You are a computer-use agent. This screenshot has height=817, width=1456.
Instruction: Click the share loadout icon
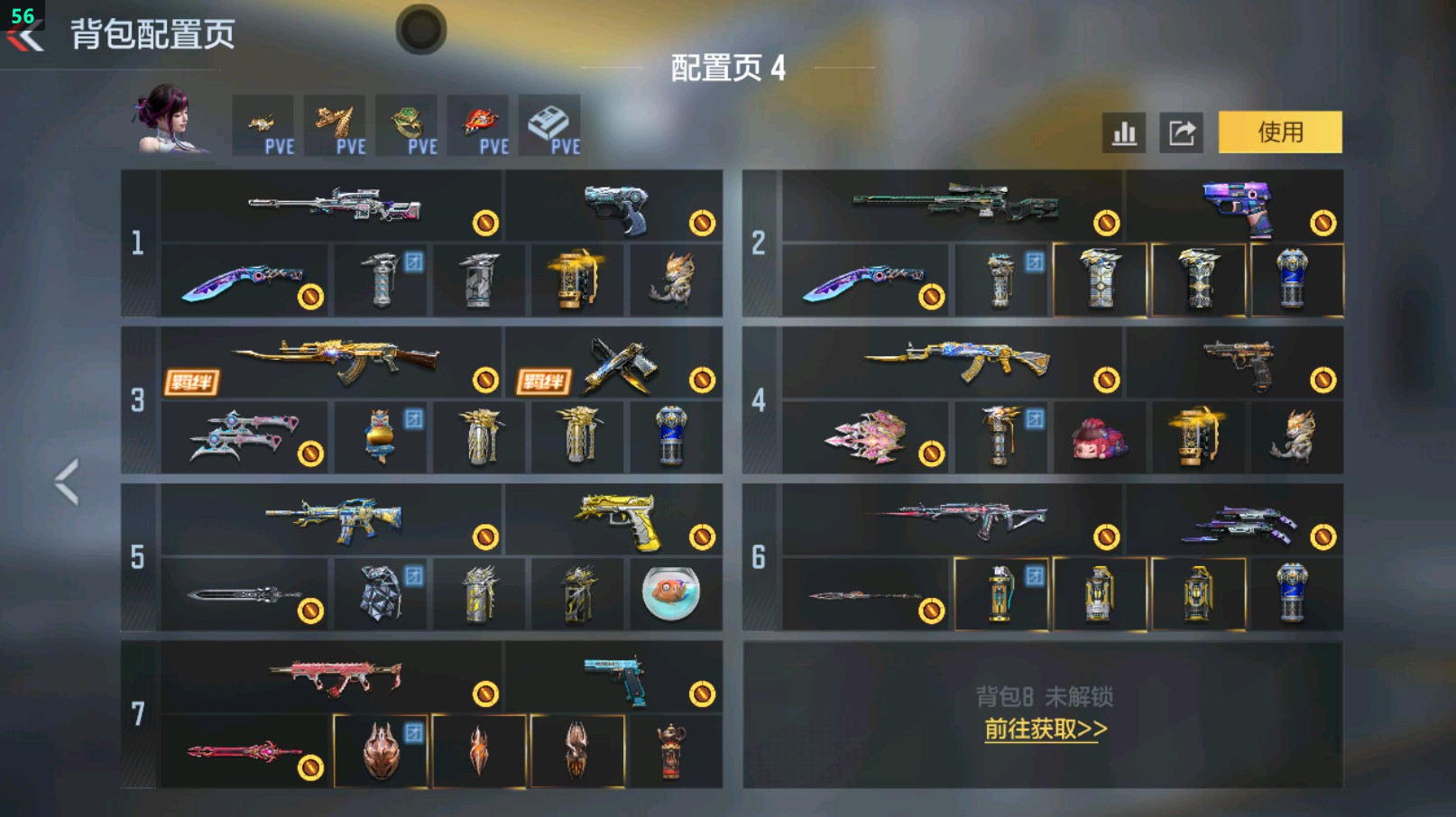1183,132
